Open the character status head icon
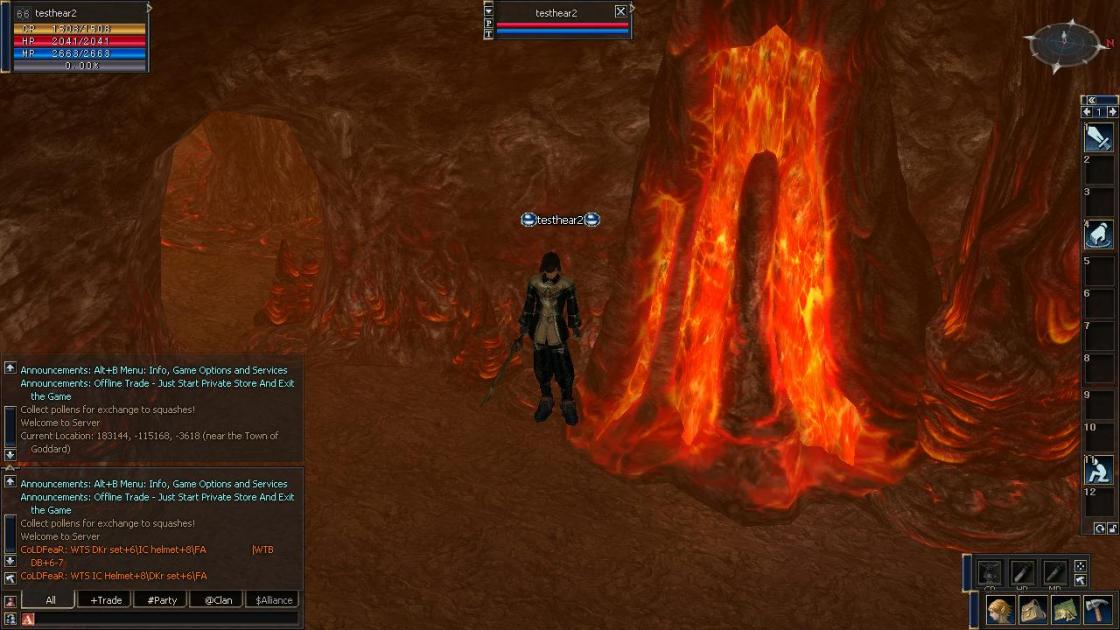Screen dimensions: 1120x630 (x=1000, y=609)
